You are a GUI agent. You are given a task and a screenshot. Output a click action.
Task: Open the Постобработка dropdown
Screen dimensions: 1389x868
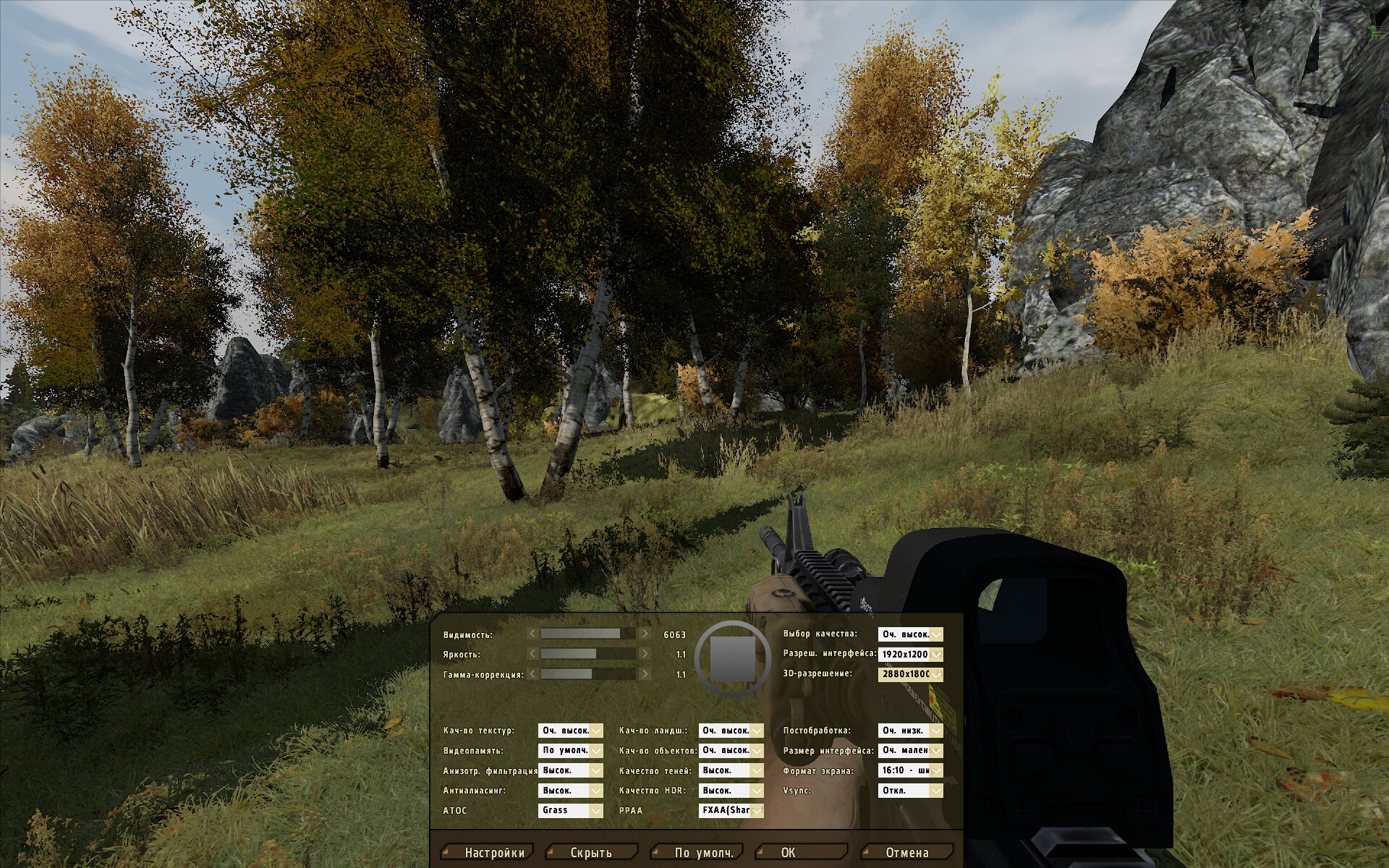tap(911, 731)
